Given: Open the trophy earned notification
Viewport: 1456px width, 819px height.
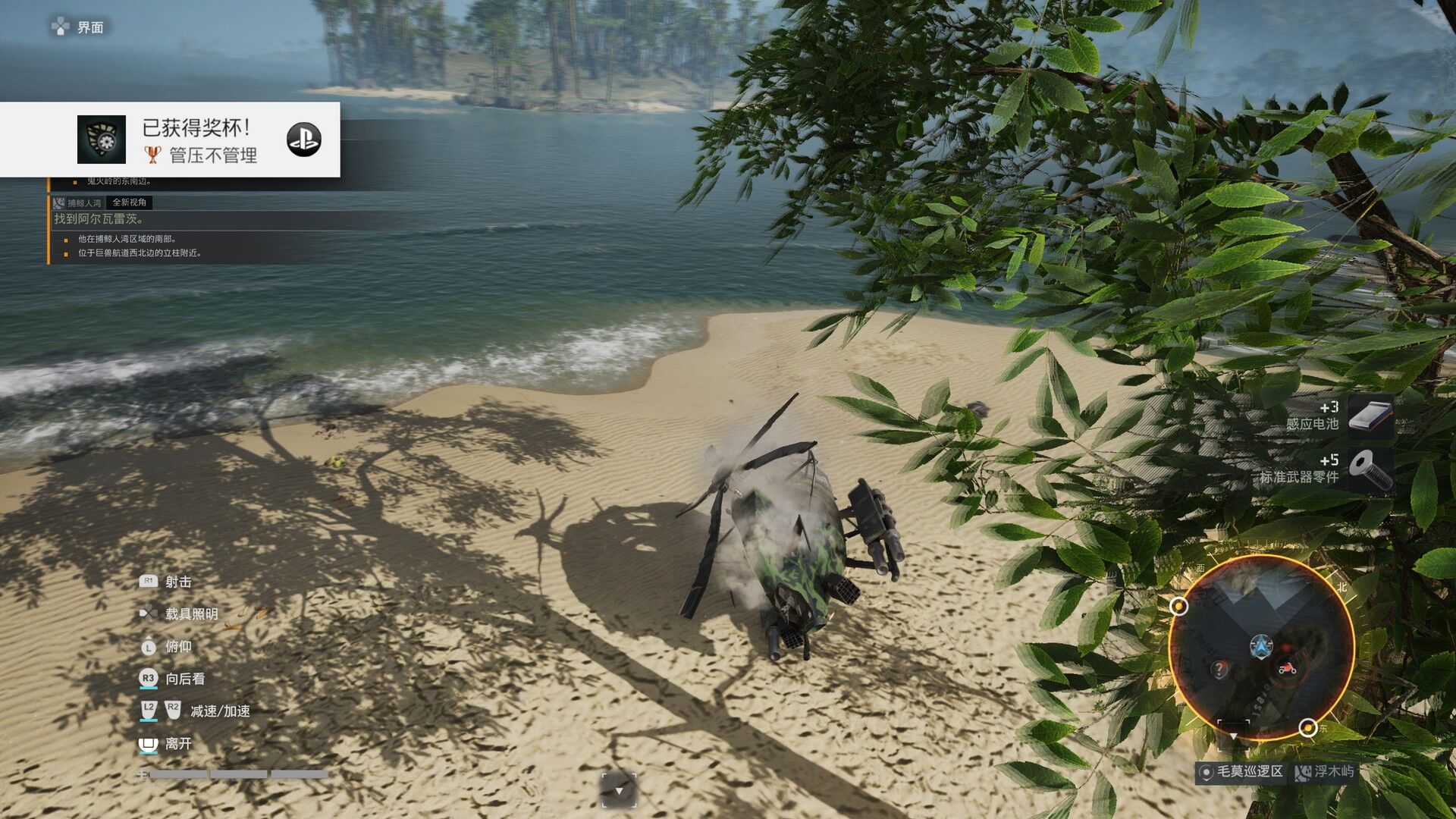Looking at the screenshot, I should [x=199, y=140].
